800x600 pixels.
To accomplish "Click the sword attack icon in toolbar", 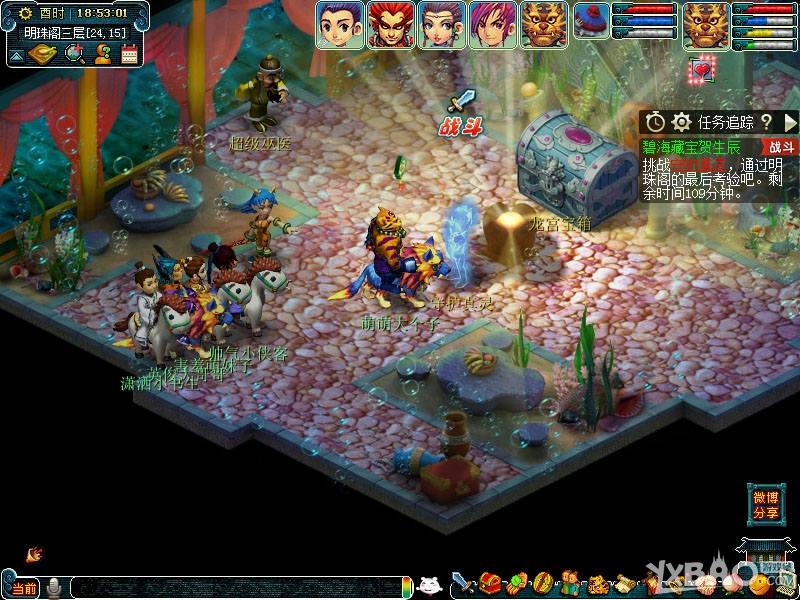I will pyautogui.click(x=463, y=583).
